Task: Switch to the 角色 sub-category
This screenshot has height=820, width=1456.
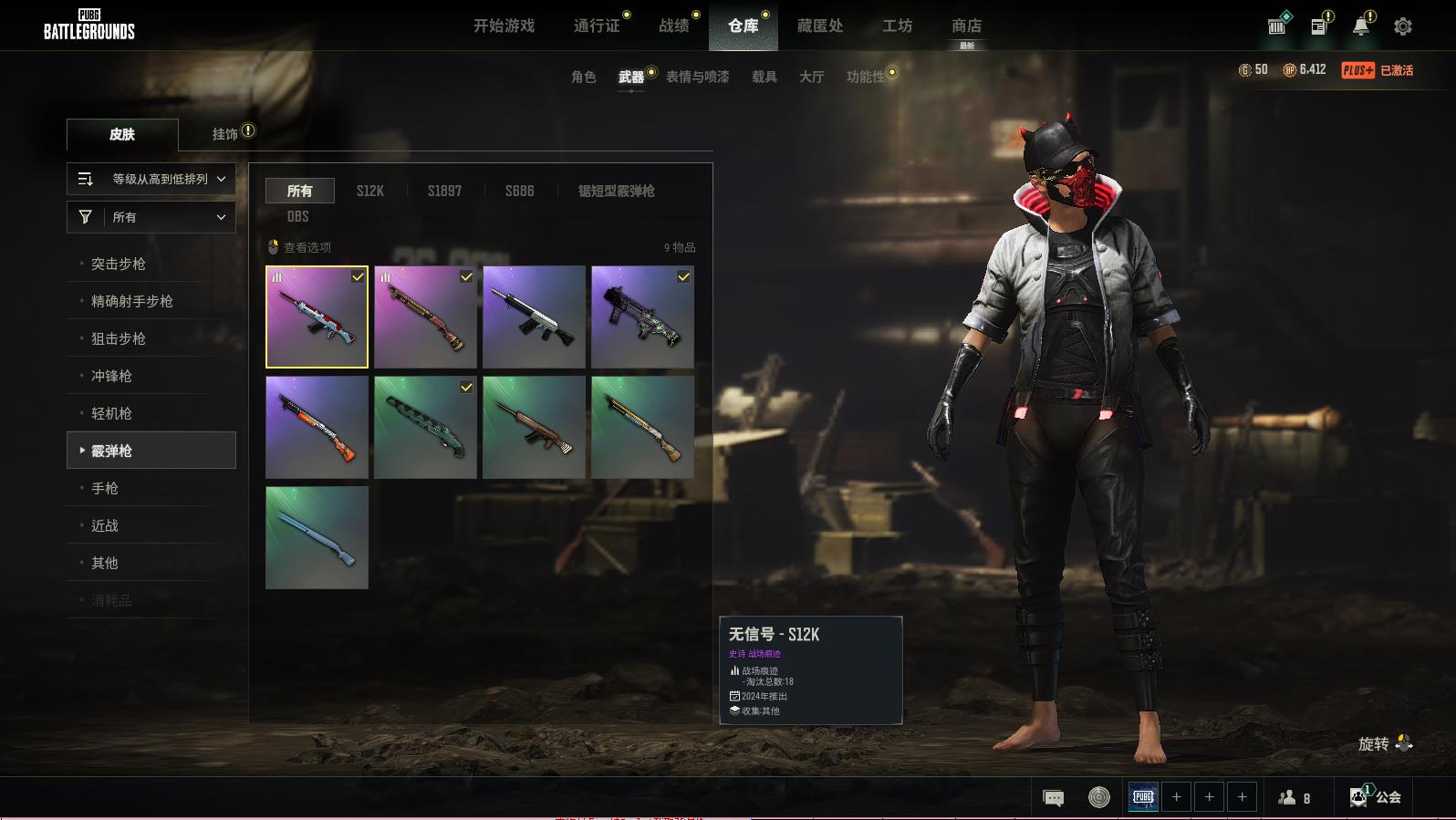Action: click(583, 77)
